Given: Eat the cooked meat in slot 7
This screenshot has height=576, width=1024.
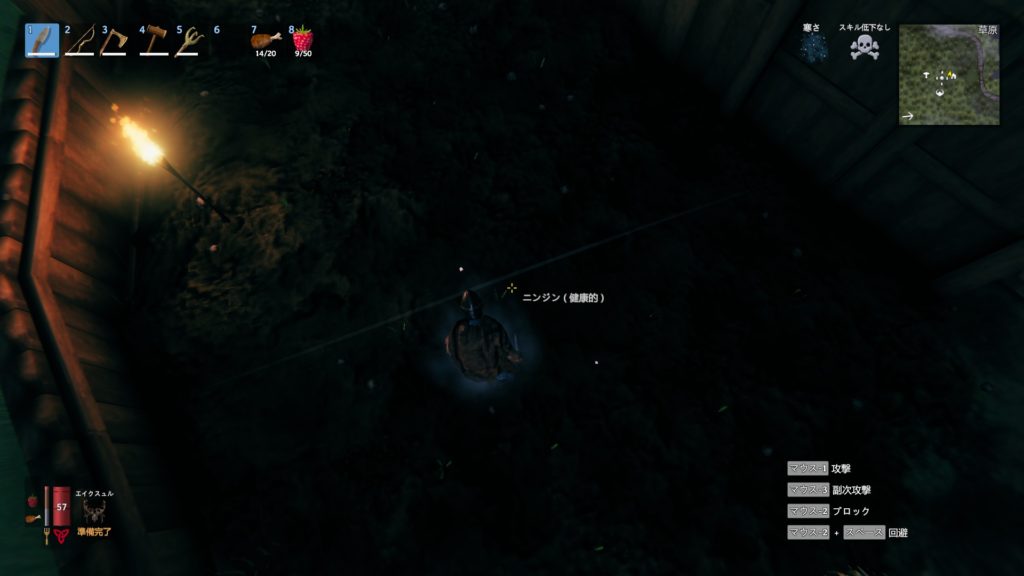Looking at the screenshot, I should (265, 40).
